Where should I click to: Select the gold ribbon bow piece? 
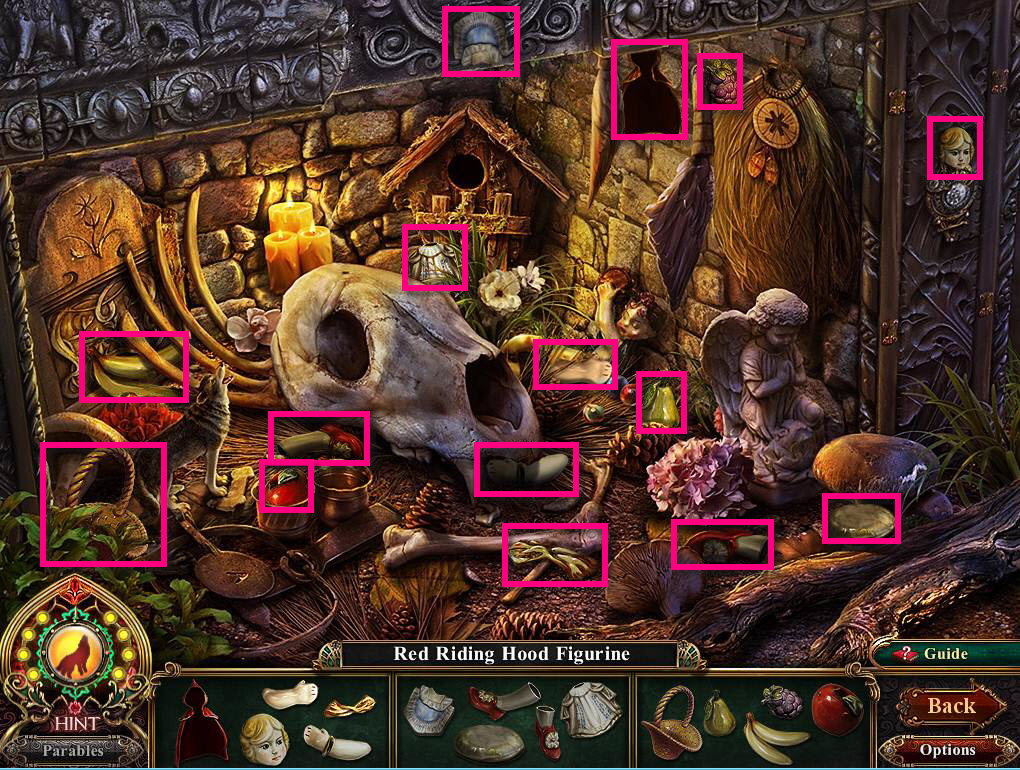click(343, 706)
